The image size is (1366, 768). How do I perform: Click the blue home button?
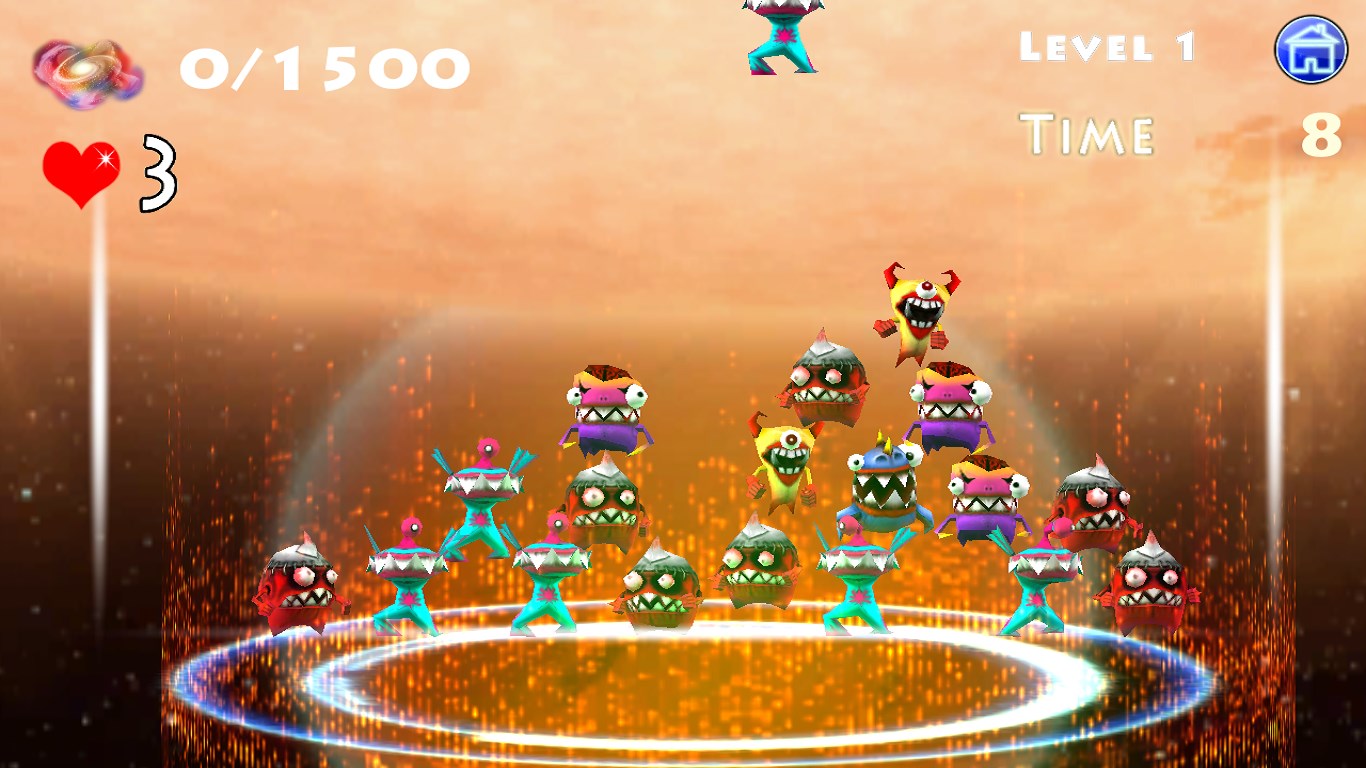(1310, 50)
